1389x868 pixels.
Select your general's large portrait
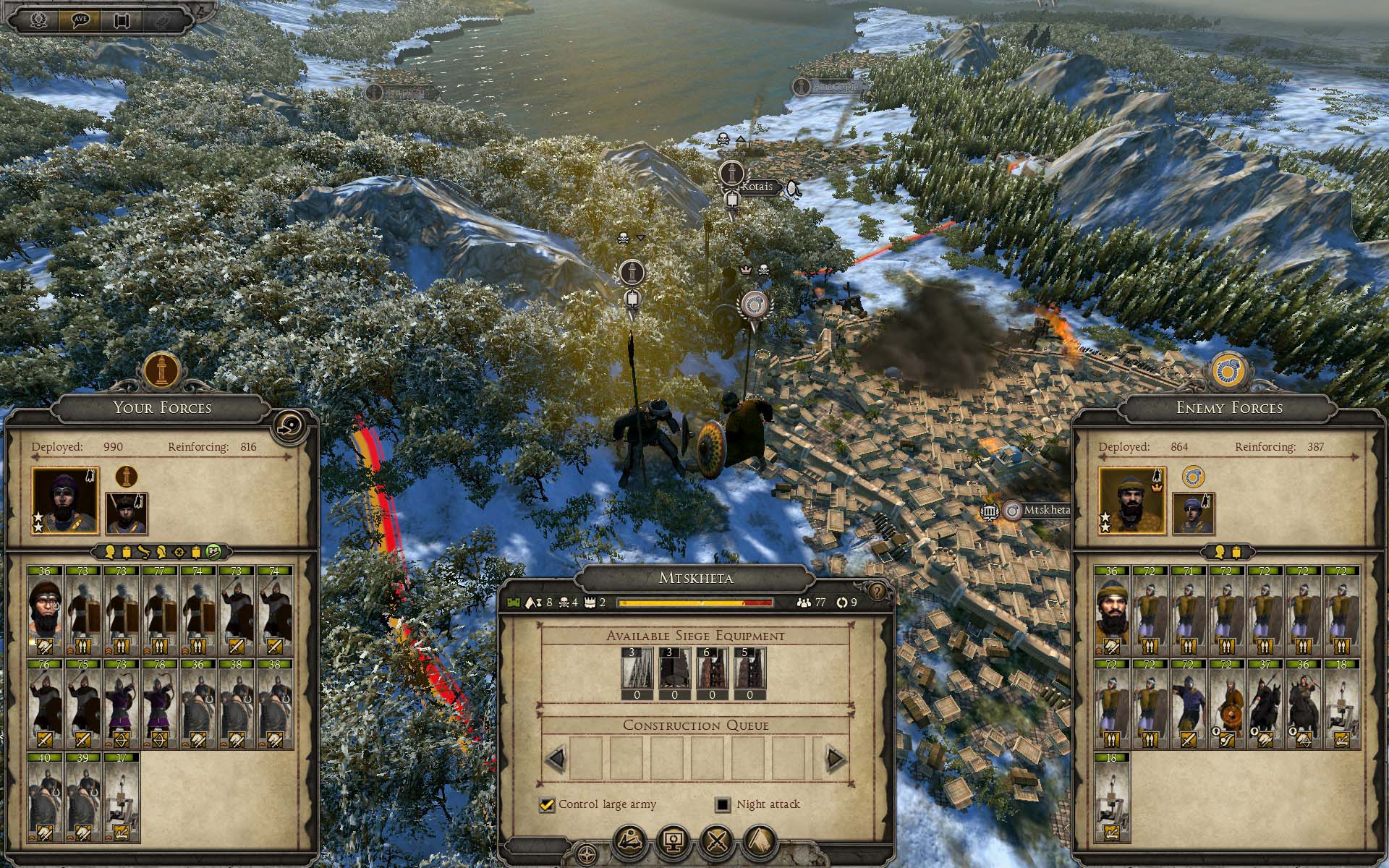pos(64,501)
